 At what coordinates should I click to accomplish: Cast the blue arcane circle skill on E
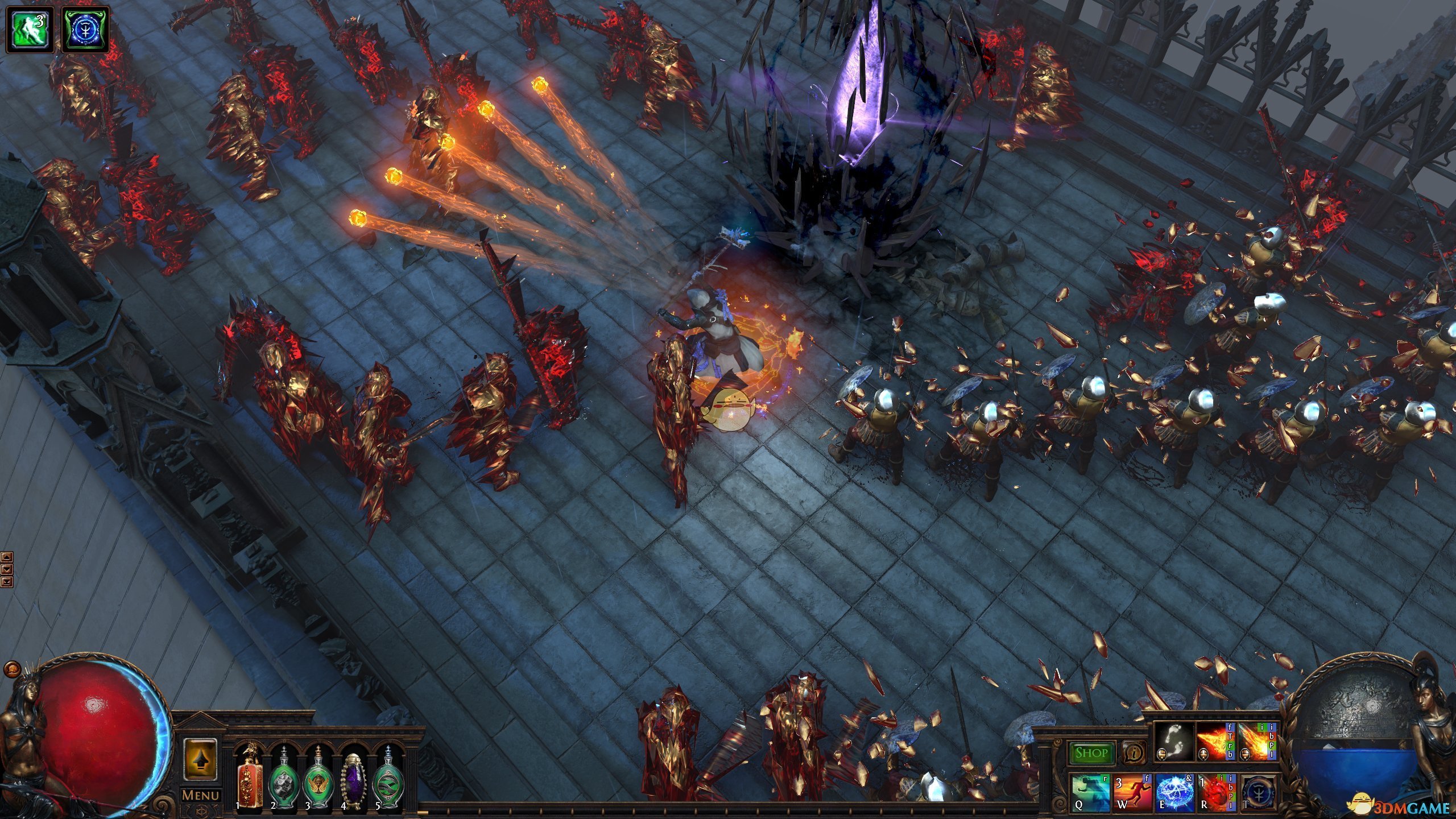point(1174,792)
